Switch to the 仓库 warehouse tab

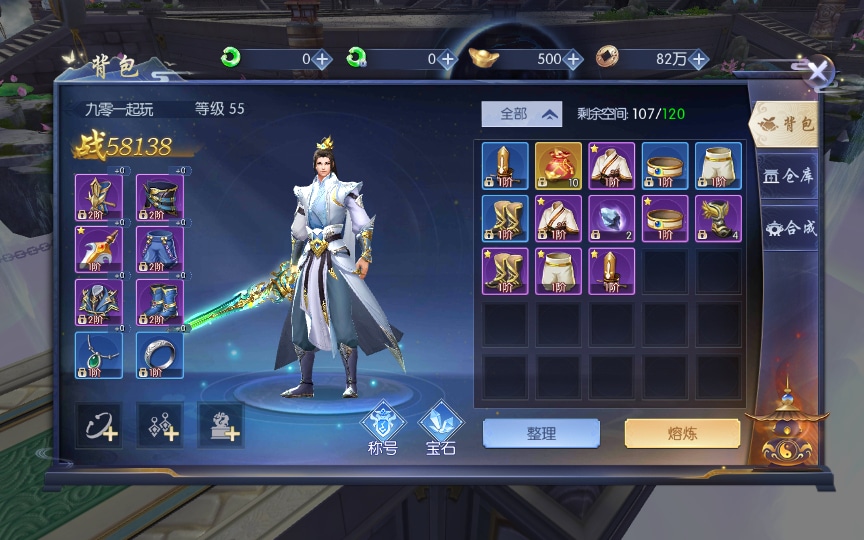pos(788,176)
